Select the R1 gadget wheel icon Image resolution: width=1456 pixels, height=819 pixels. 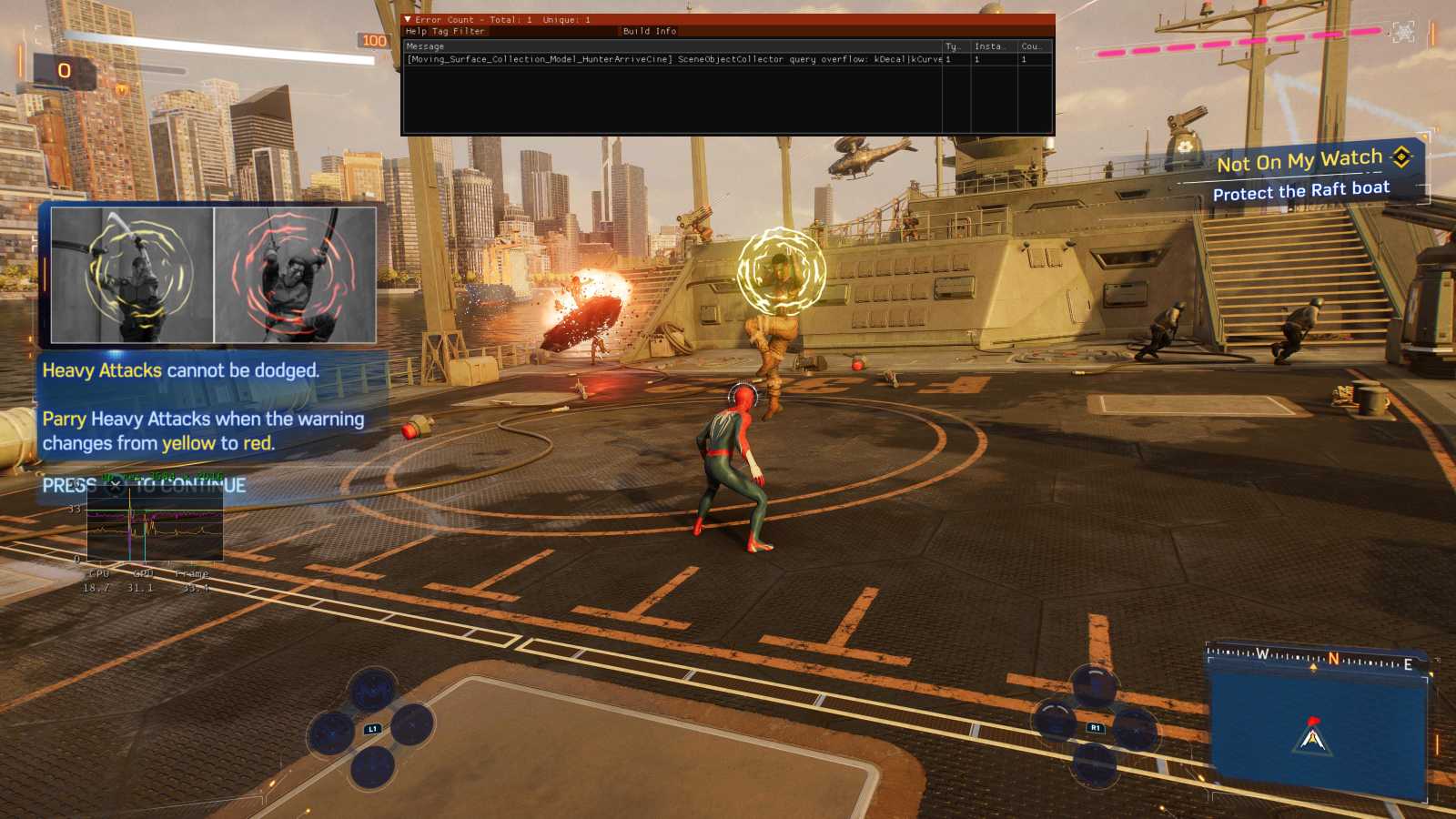click(1095, 728)
